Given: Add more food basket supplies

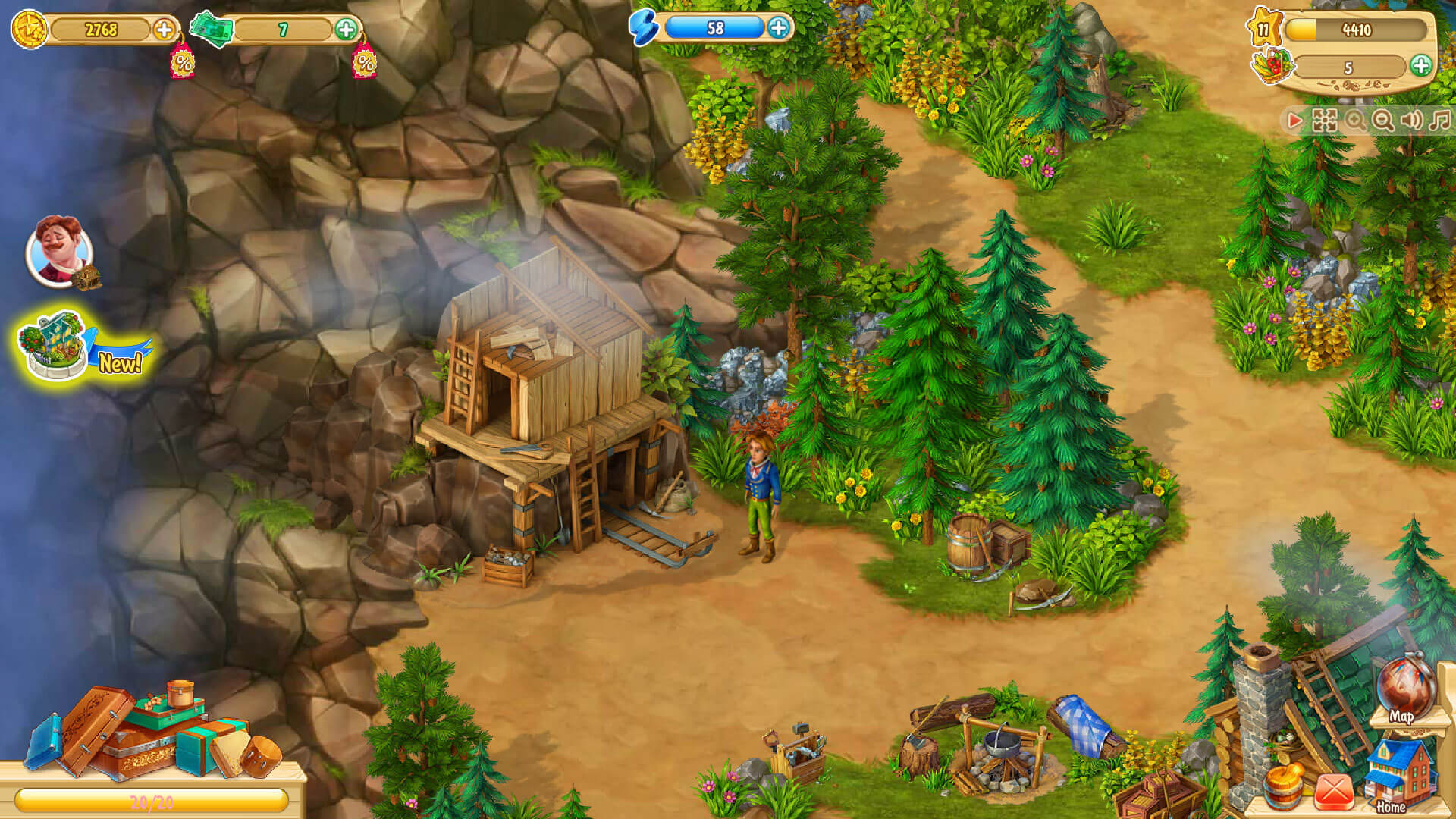Looking at the screenshot, I should [1420, 66].
